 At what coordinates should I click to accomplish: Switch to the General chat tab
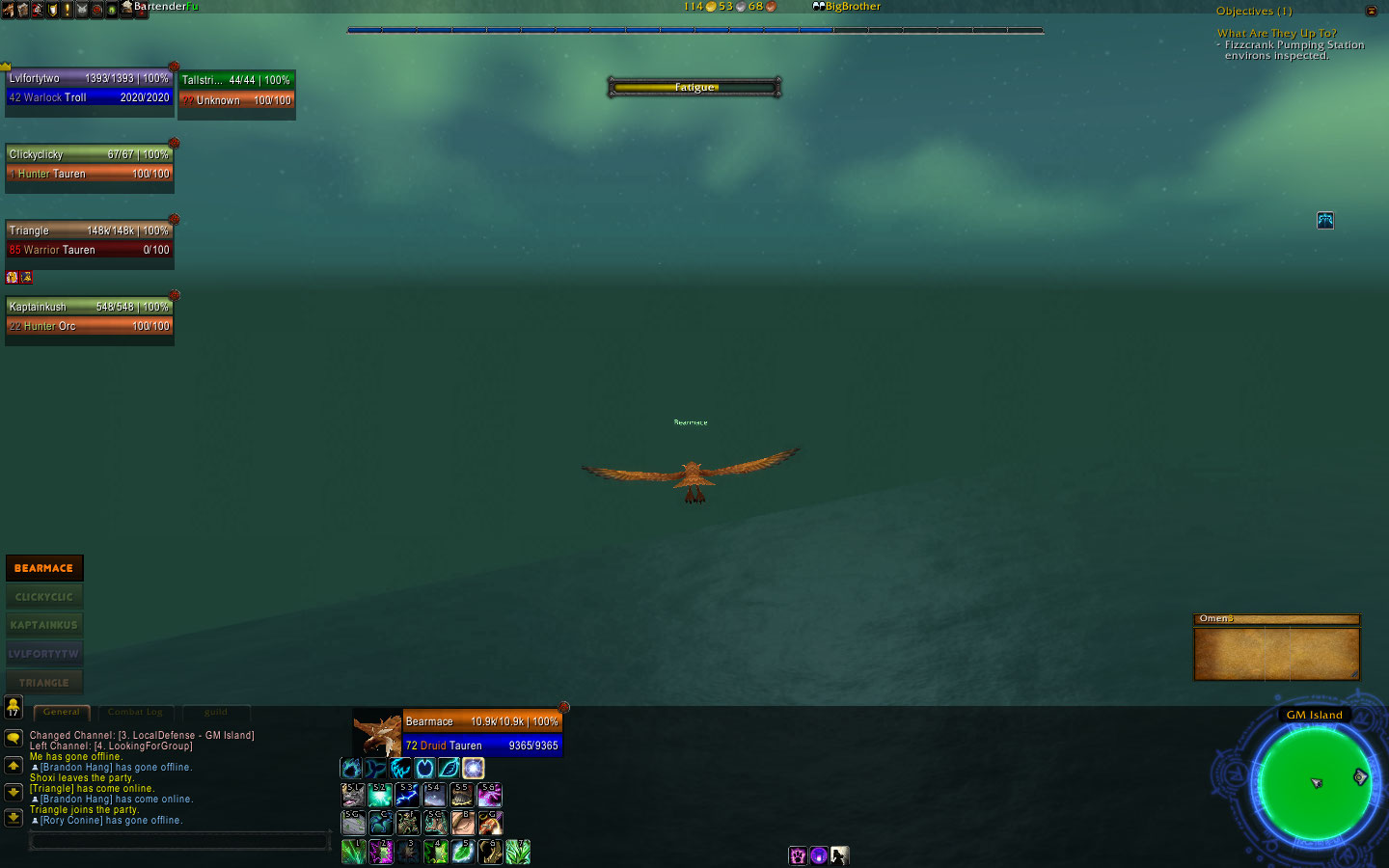point(62,713)
